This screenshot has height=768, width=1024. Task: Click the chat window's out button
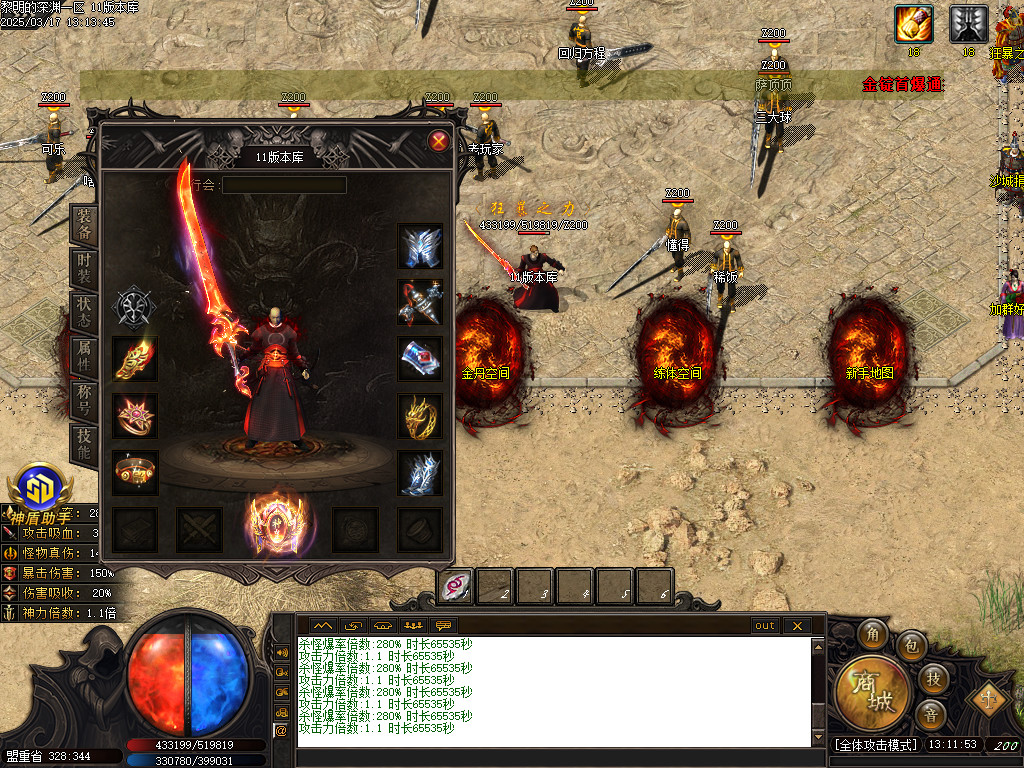(765, 626)
